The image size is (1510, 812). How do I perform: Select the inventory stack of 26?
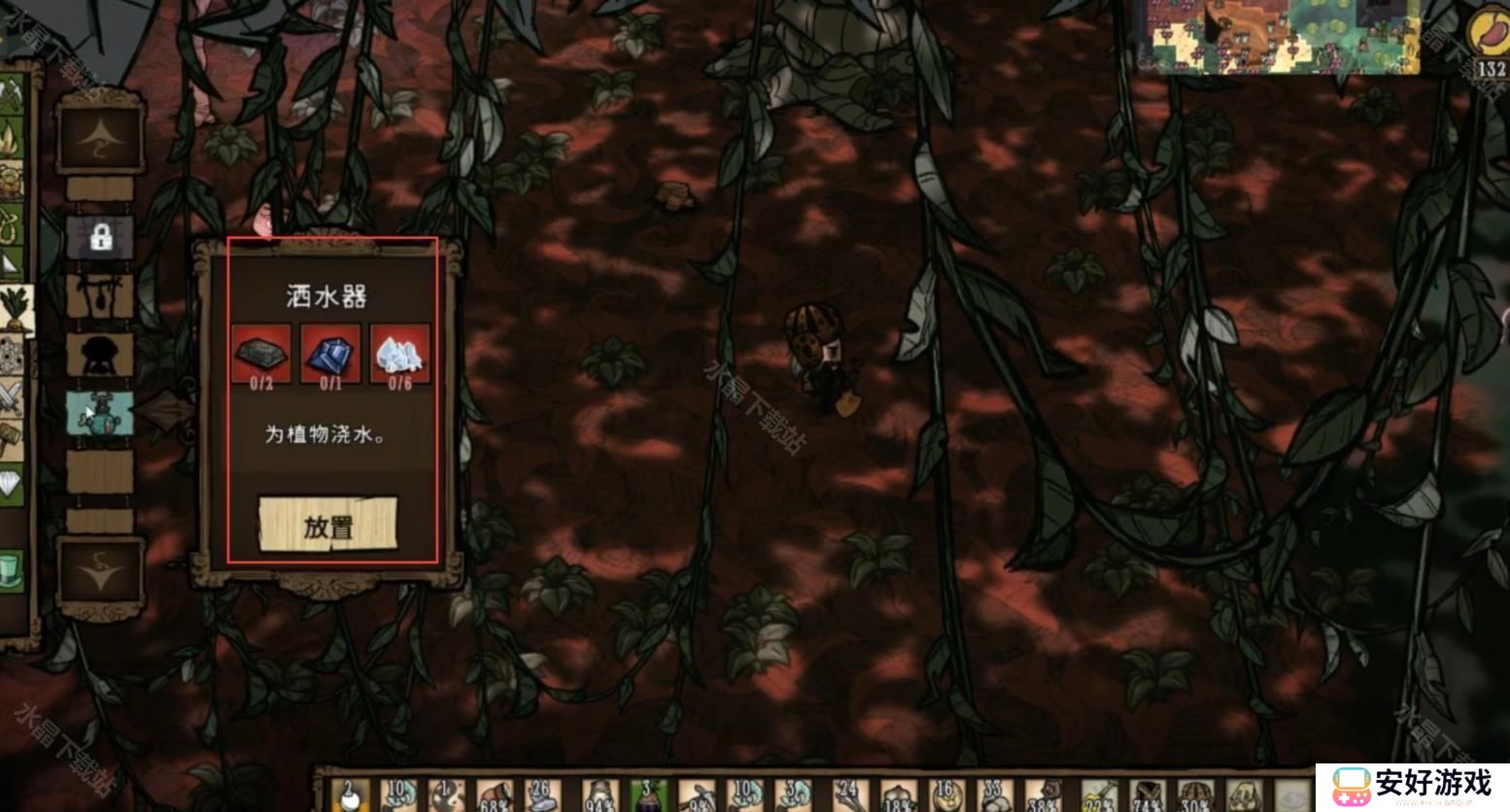tap(542, 796)
